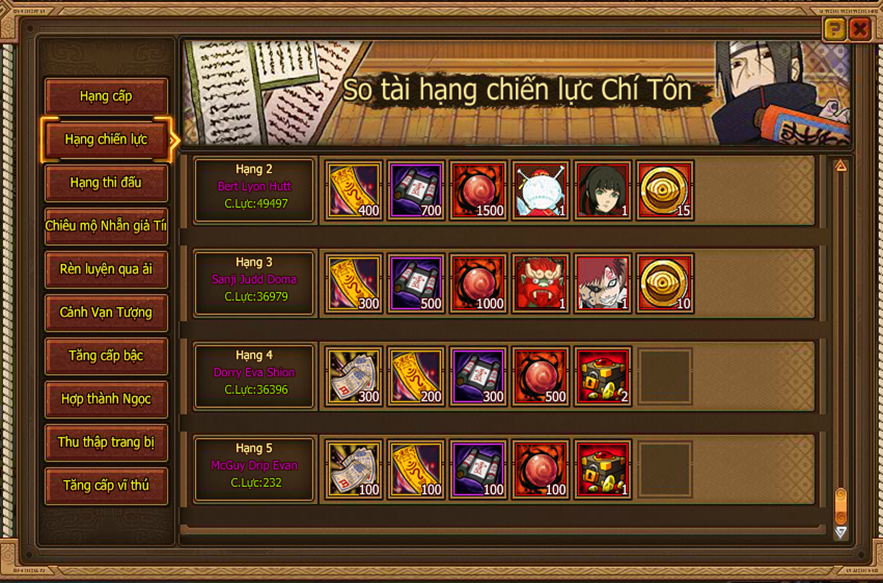Screen dimensions: 883x583
Task: Select the Hợp thành Ngọc tab
Action: coord(106,399)
